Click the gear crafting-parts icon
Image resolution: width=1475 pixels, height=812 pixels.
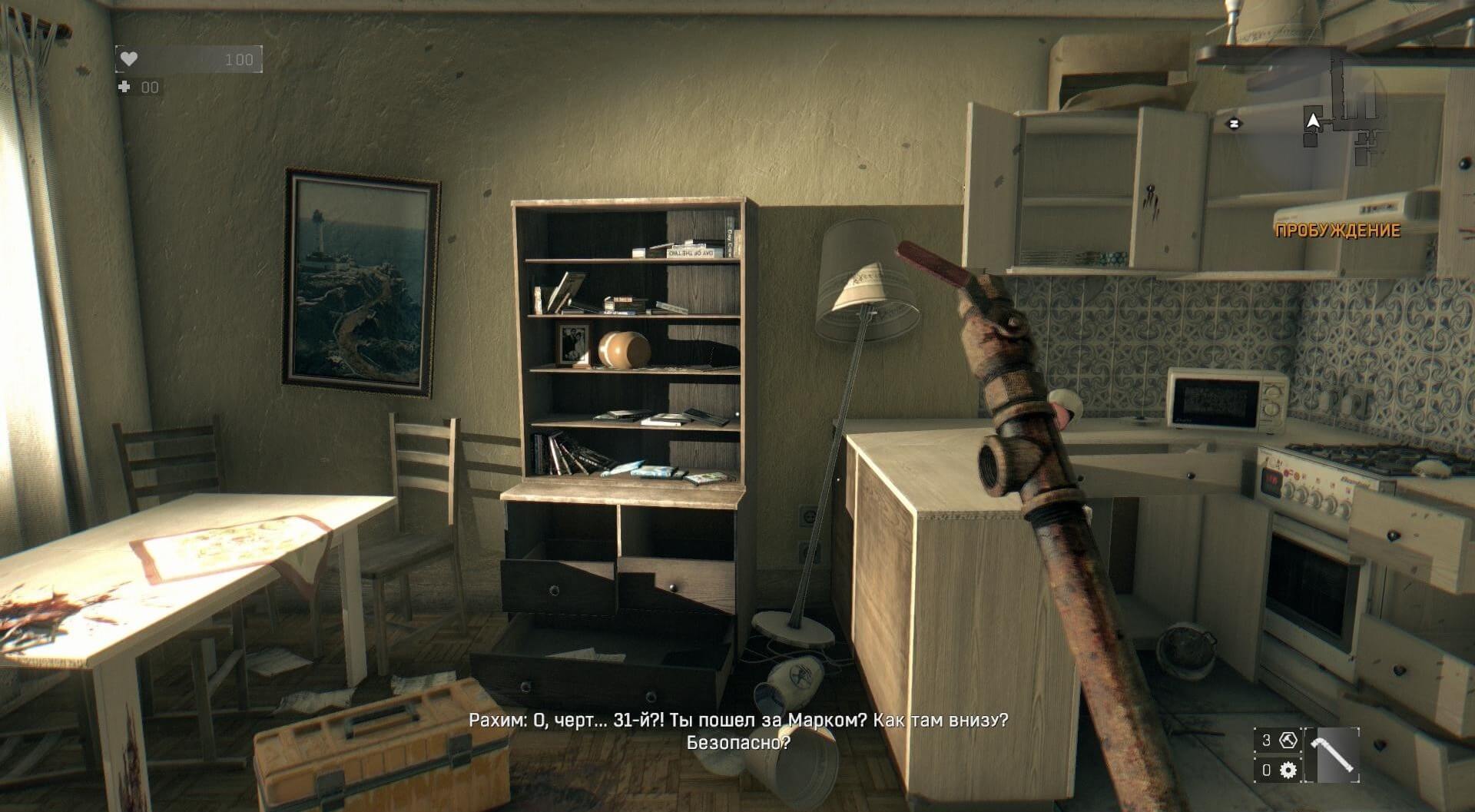tap(1288, 771)
